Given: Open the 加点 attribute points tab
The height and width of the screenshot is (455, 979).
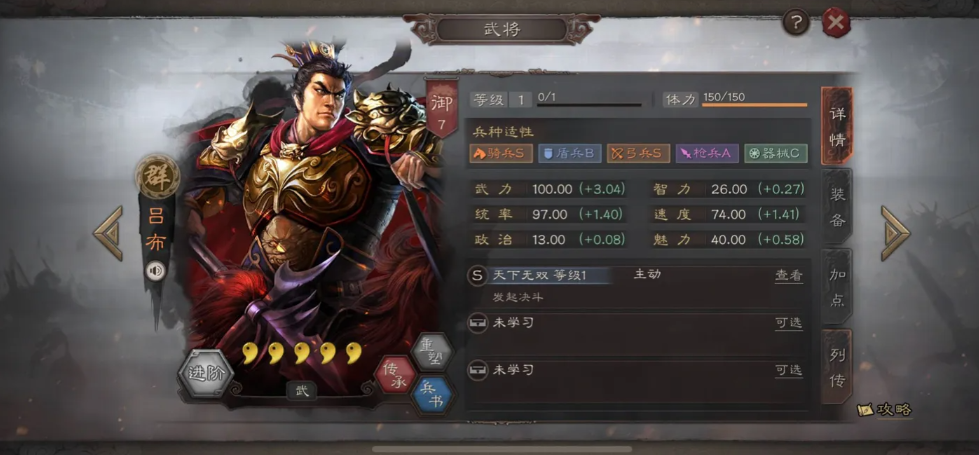Looking at the screenshot, I should click(837, 287).
